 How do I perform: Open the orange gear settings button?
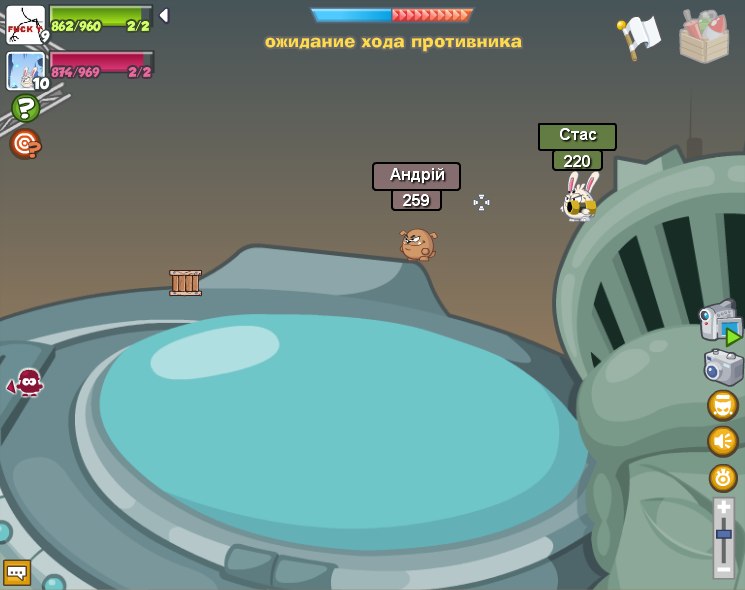(723, 478)
